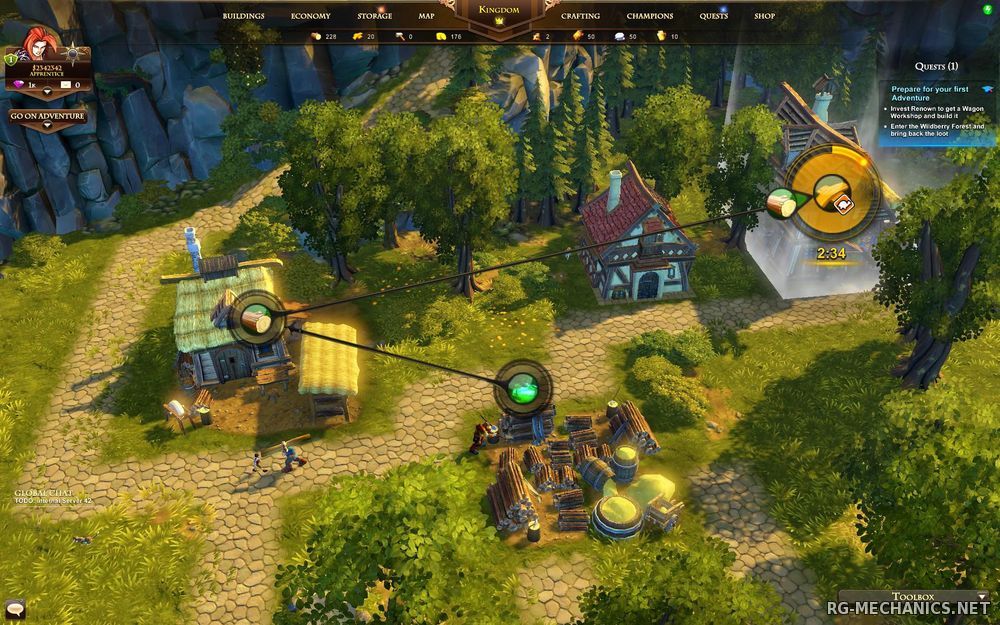Open the Quests menu in top bar
The height and width of the screenshot is (625, 1000).
coord(714,16)
